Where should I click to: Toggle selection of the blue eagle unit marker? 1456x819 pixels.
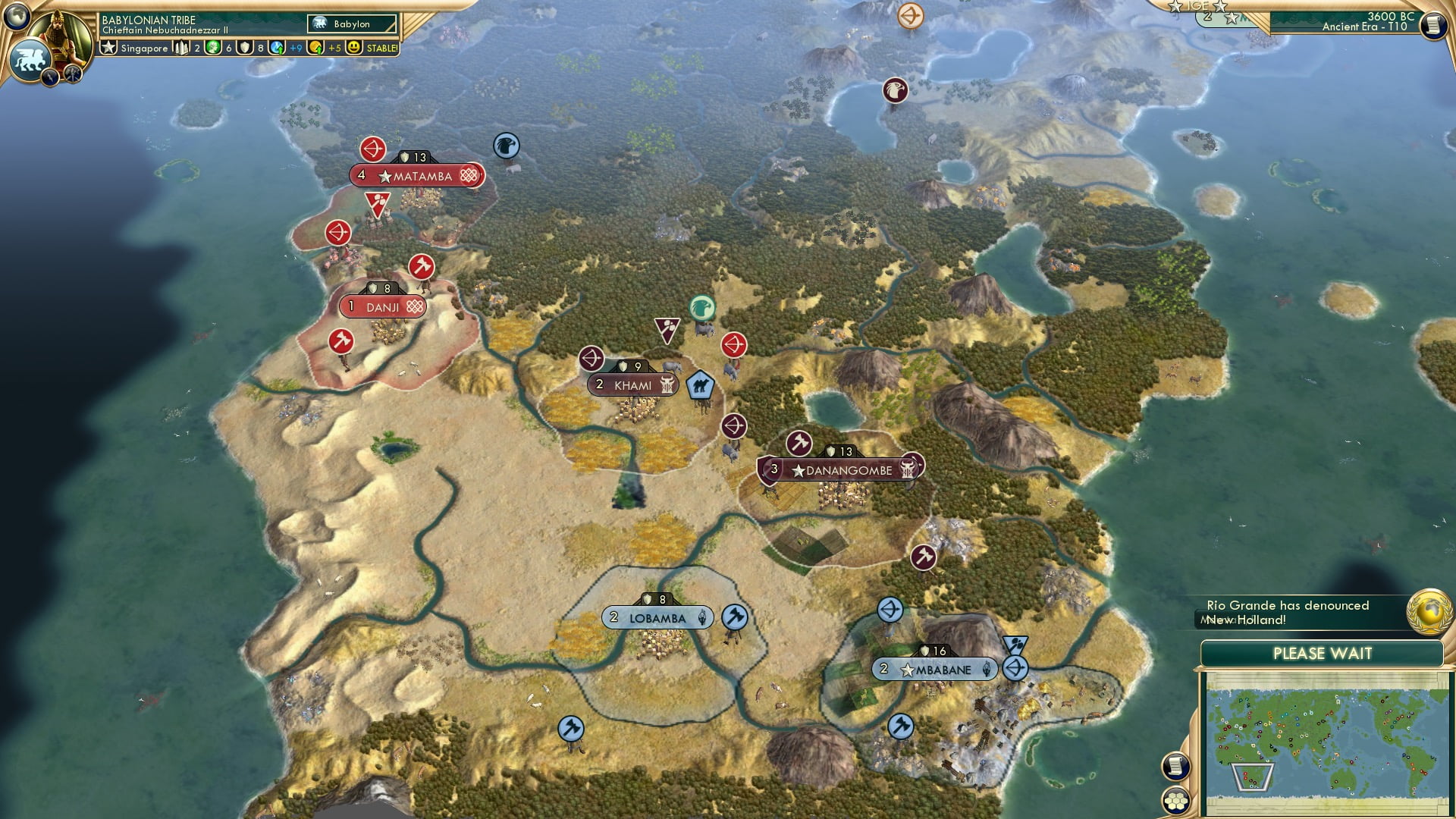tap(505, 147)
